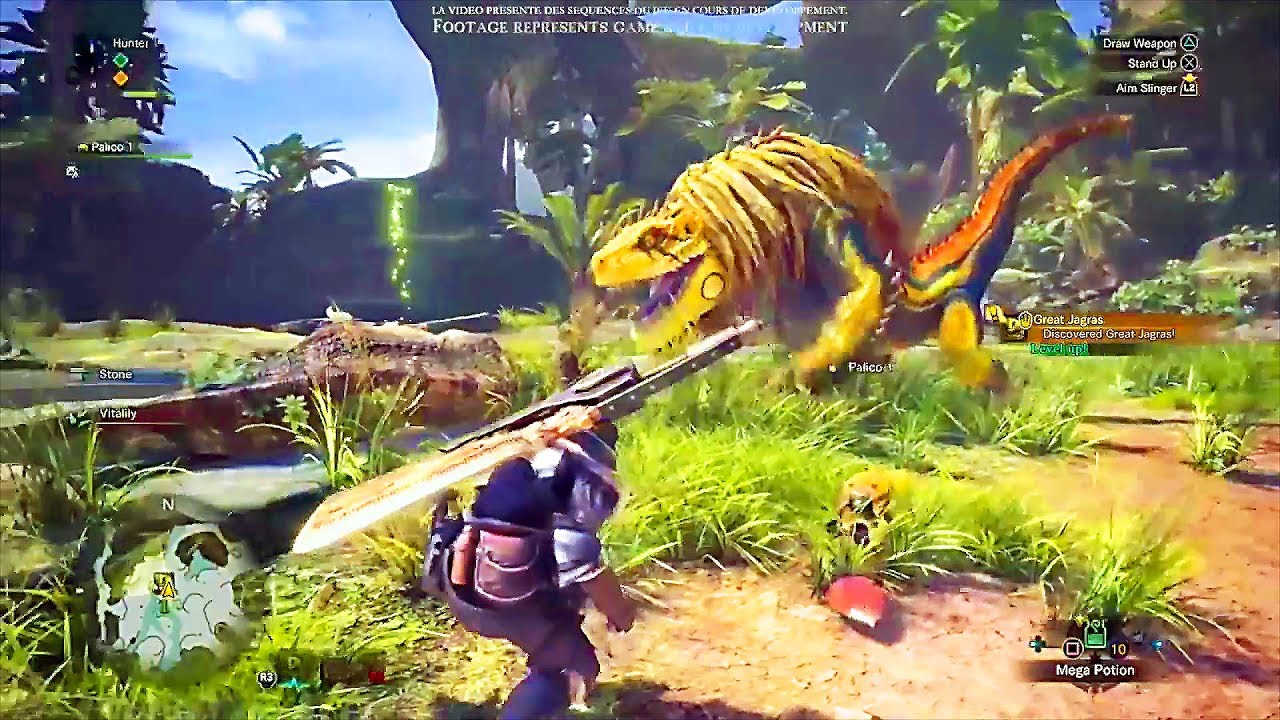Viewport: 1280px width, 720px height.
Task: Click the Hunter health gauge
Action: point(139,94)
